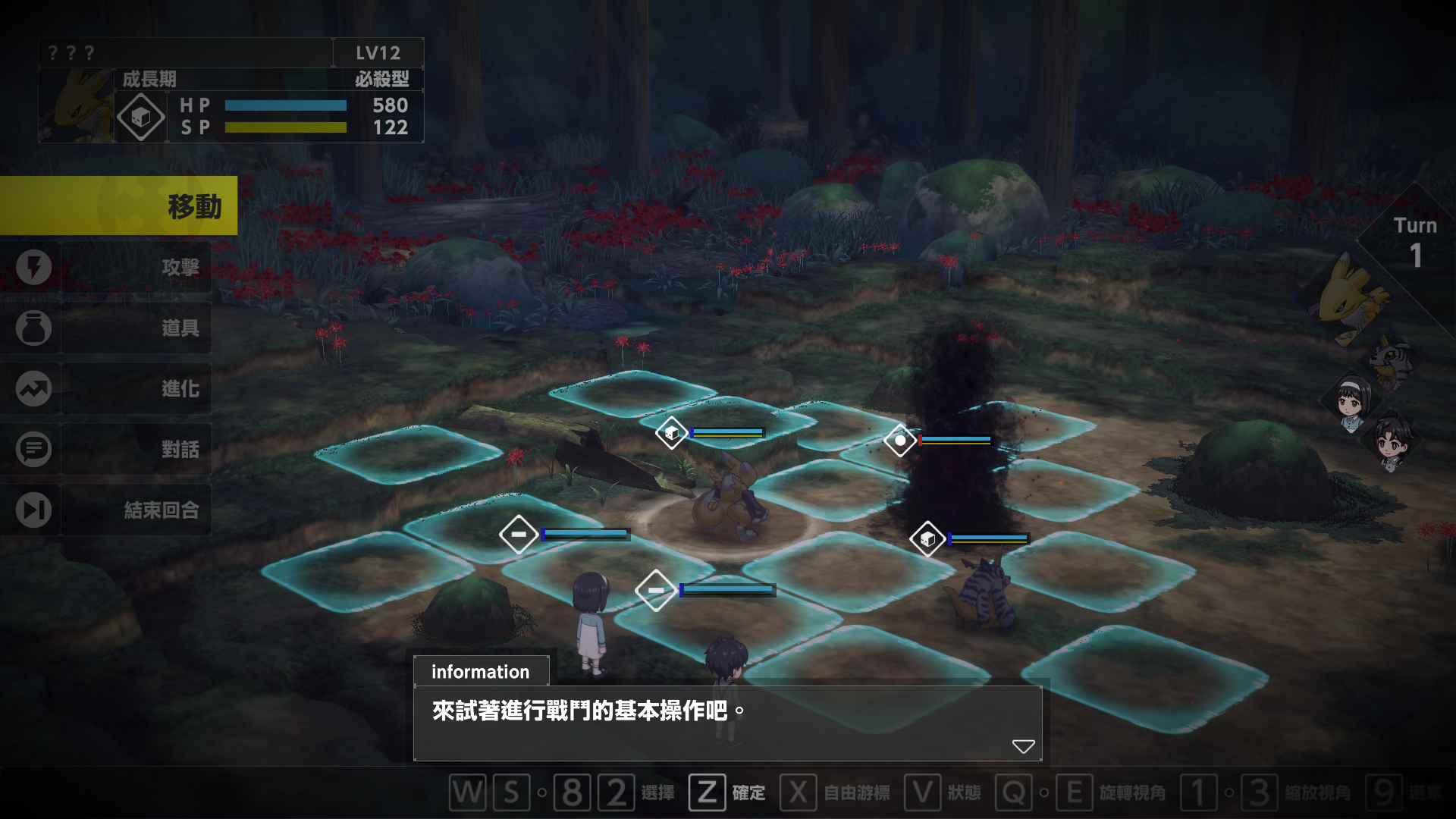This screenshot has height=819, width=1456.
Task: Click the information tab above the dialog box
Action: 480,671
